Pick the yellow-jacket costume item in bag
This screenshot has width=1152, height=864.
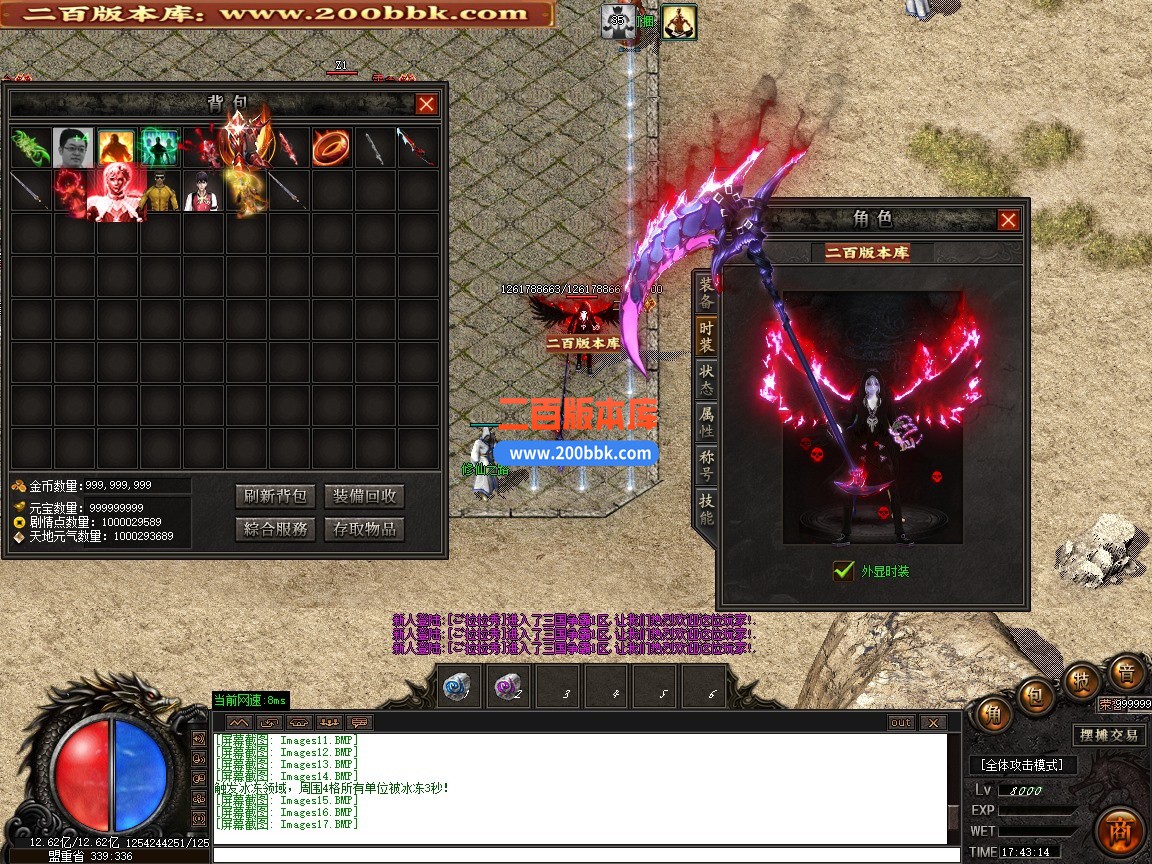(x=159, y=191)
